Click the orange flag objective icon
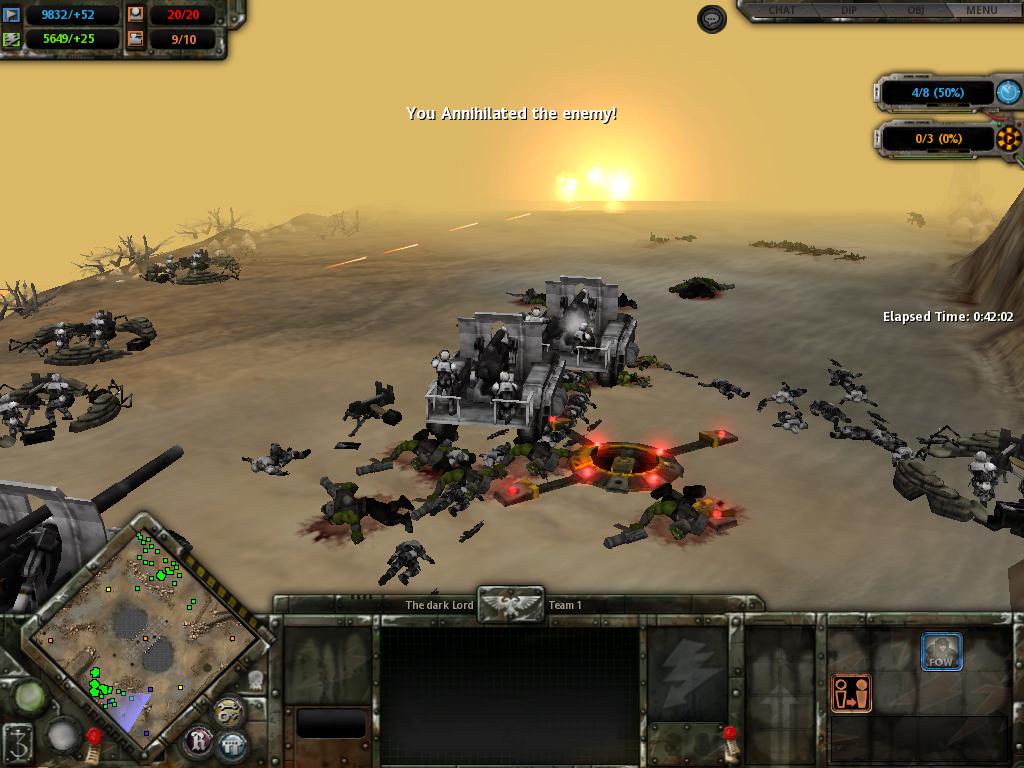This screenshot has width=1024, height=768. click(1009, 138)
